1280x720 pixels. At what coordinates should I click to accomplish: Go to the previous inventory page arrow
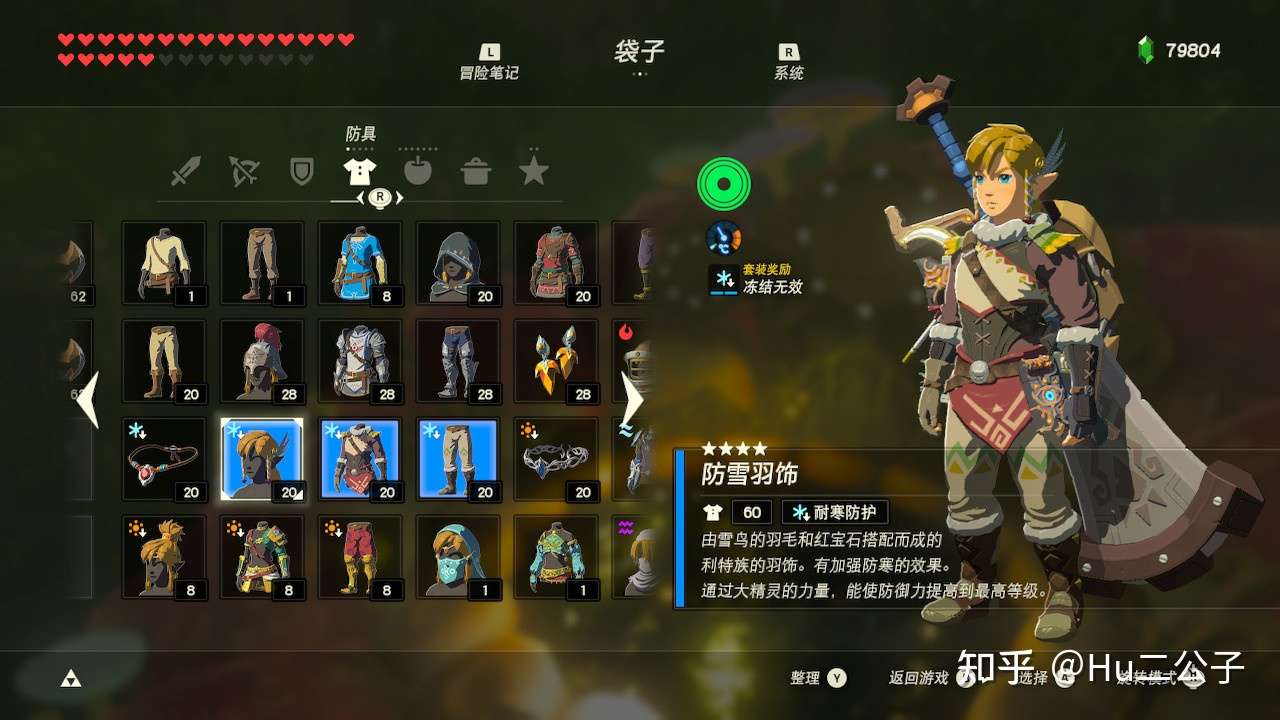point(88,399)
